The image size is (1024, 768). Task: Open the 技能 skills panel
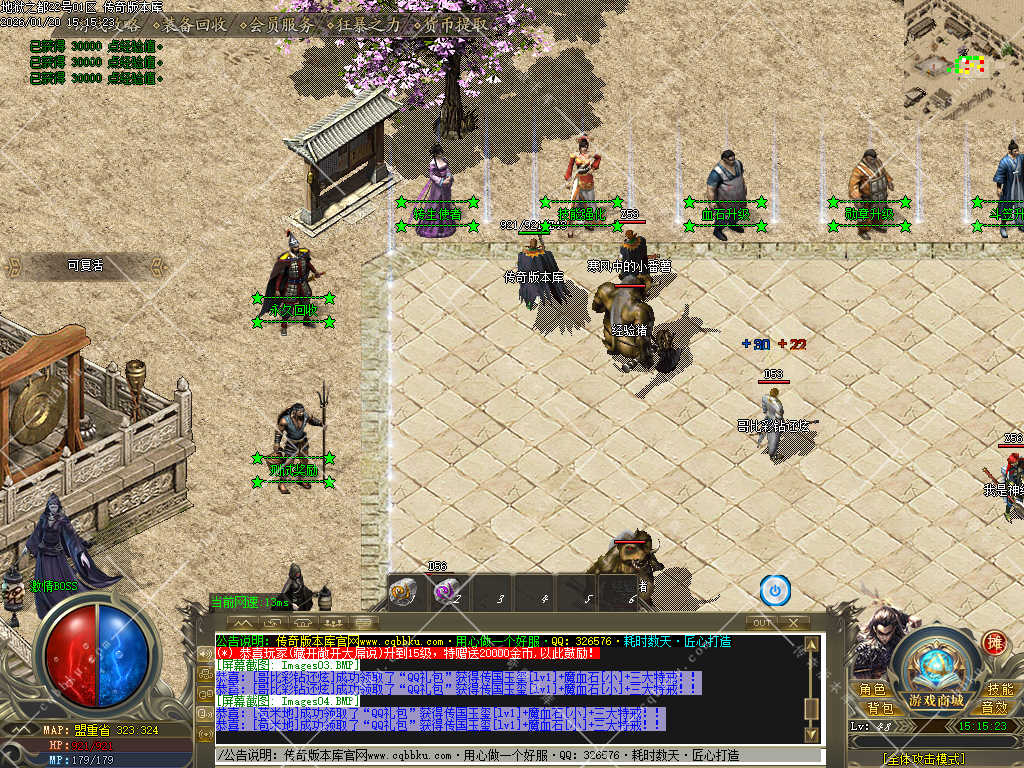pyautogui.click(x=999, y=690)
